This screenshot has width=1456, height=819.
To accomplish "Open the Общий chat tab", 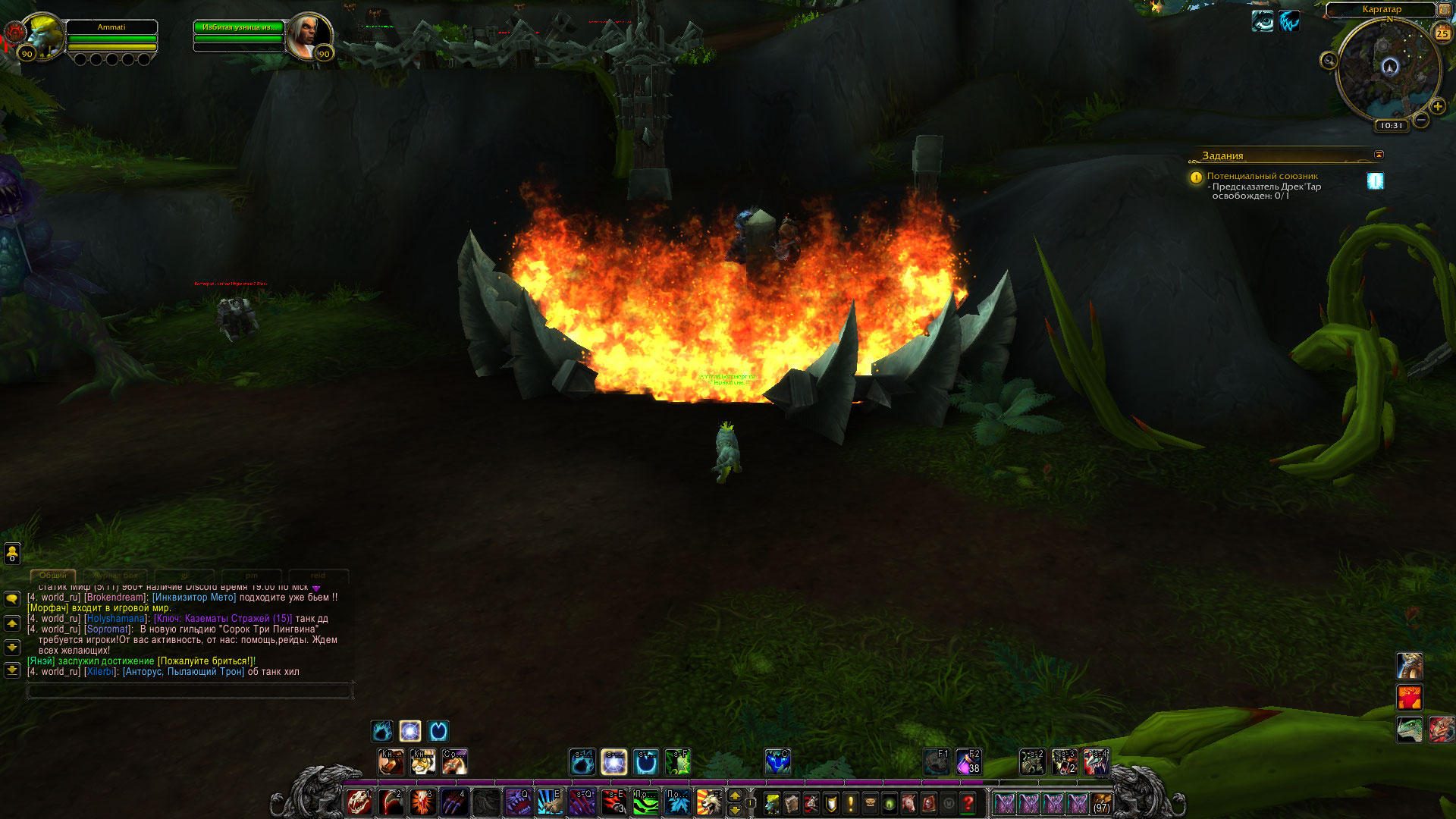I will [x=53, y=576].
